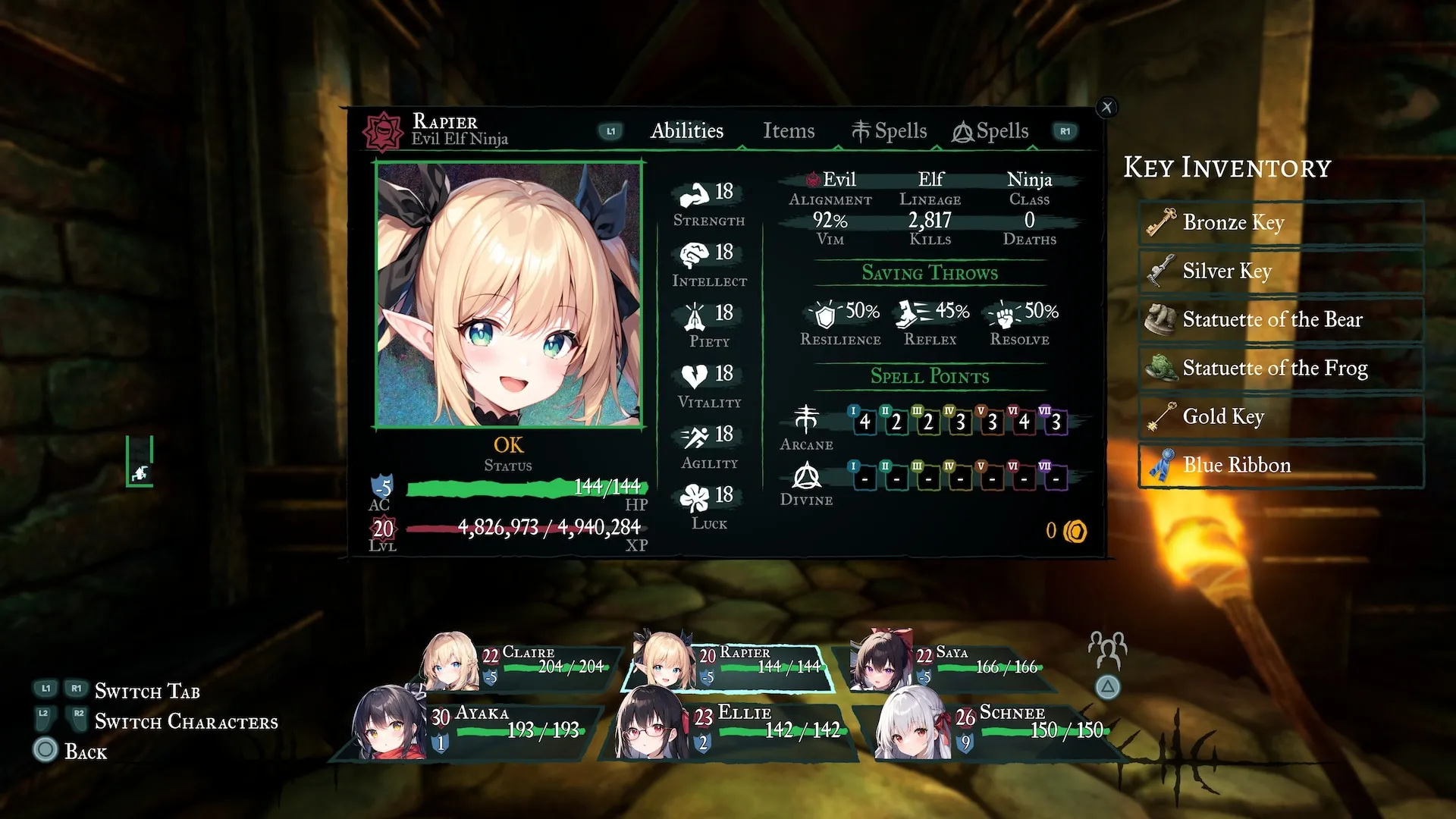The height and width of the screenshot is (819, 1456).
Task: Open the Items tab
Action: click(789, 131)
